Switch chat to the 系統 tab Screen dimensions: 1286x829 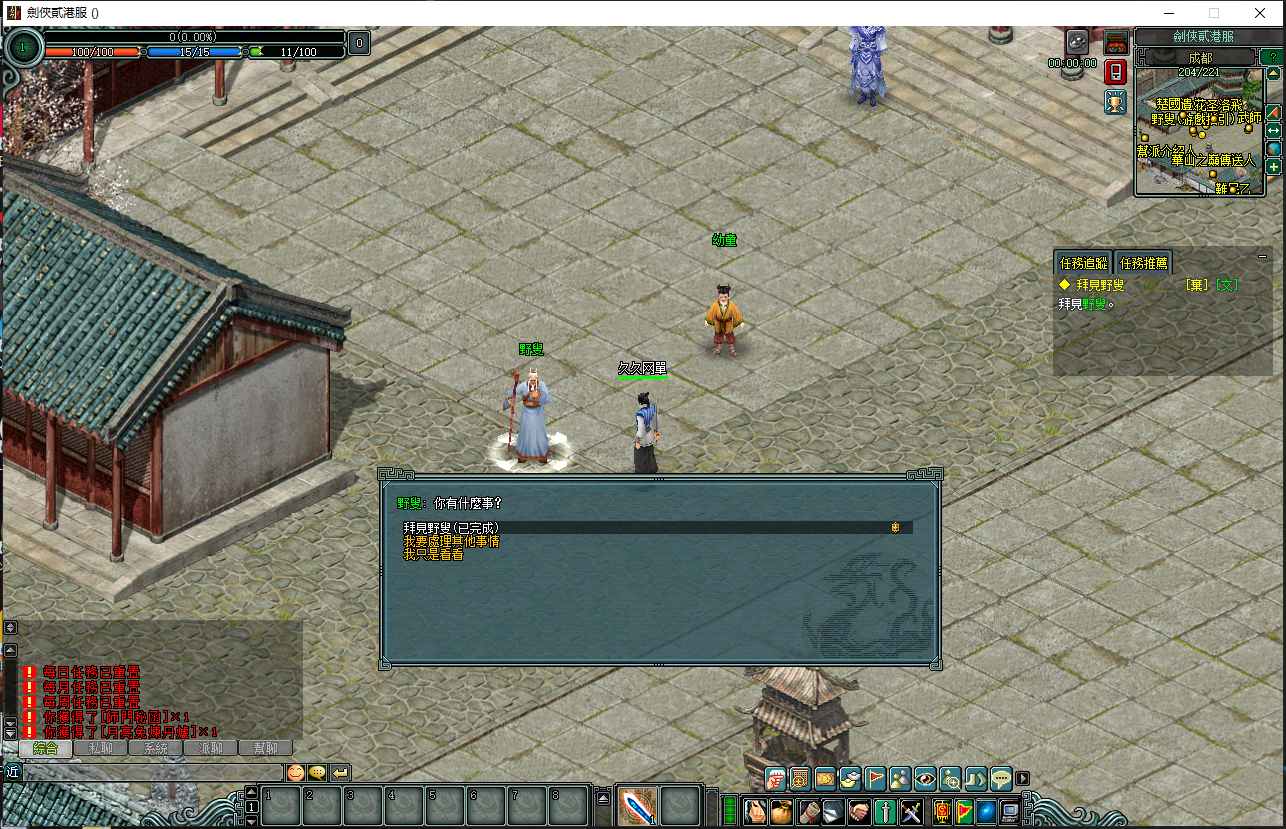[155, 748]
